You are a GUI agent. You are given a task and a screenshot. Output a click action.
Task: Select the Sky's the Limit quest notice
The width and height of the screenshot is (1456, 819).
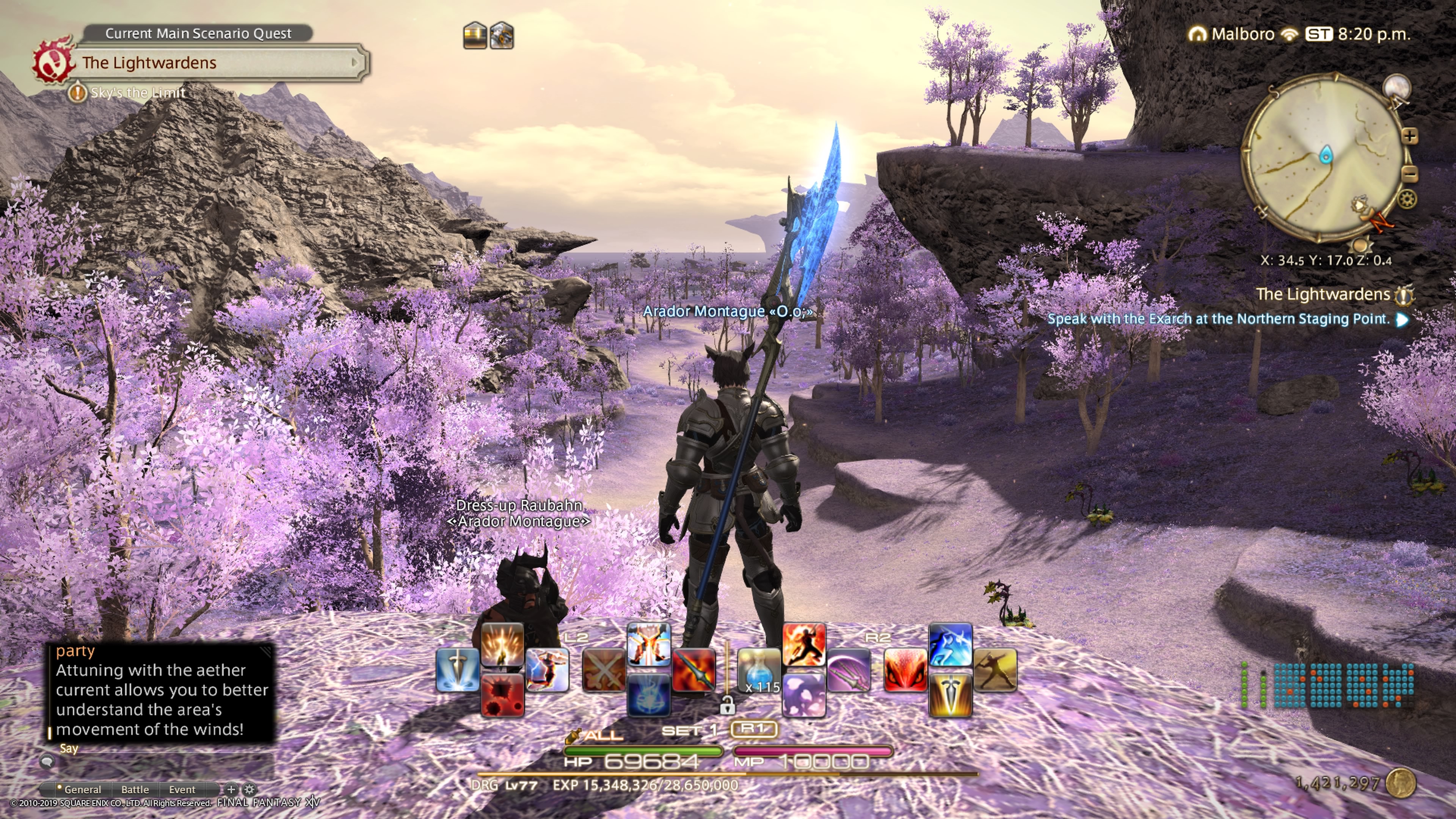(137, 93)
